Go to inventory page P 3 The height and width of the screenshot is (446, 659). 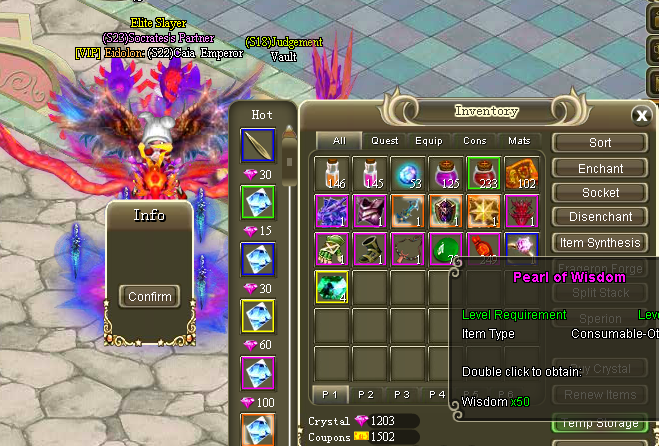pos(402,395)
